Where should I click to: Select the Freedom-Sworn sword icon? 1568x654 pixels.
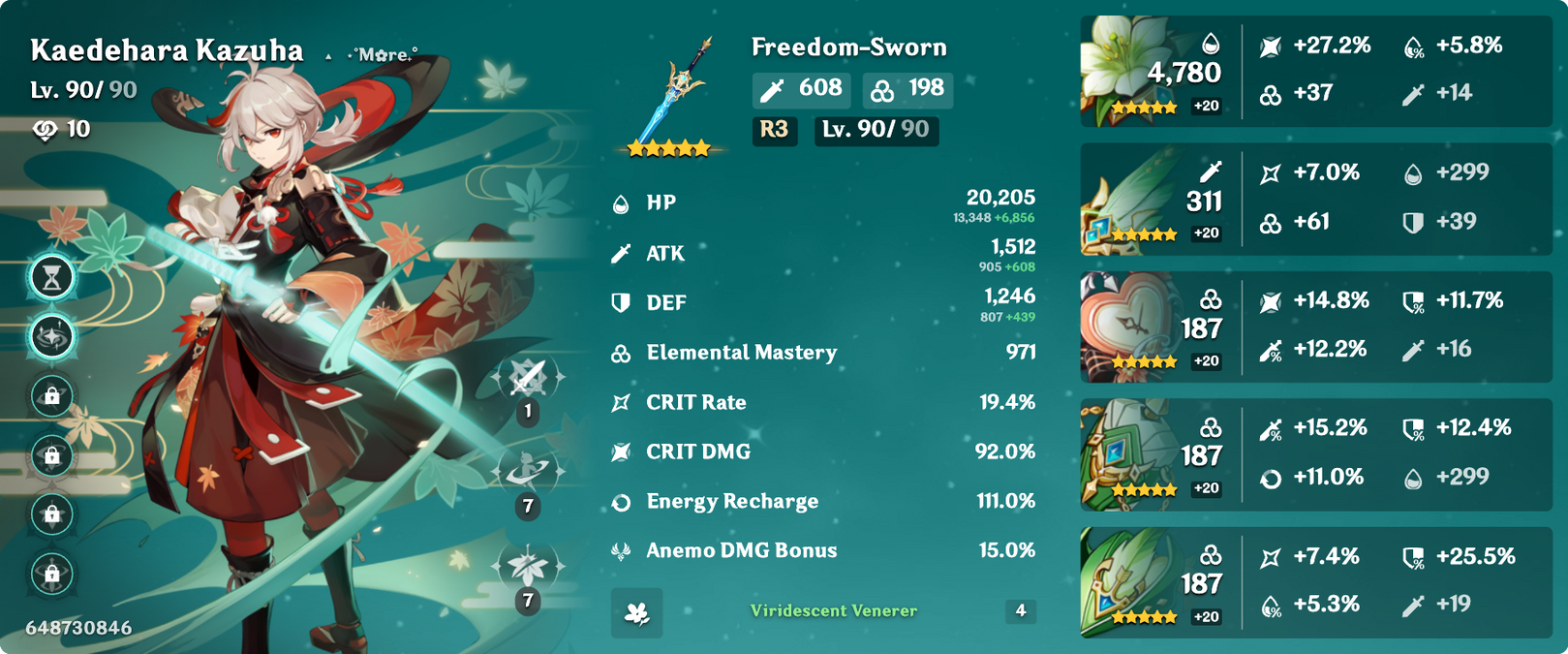point(673,95)
